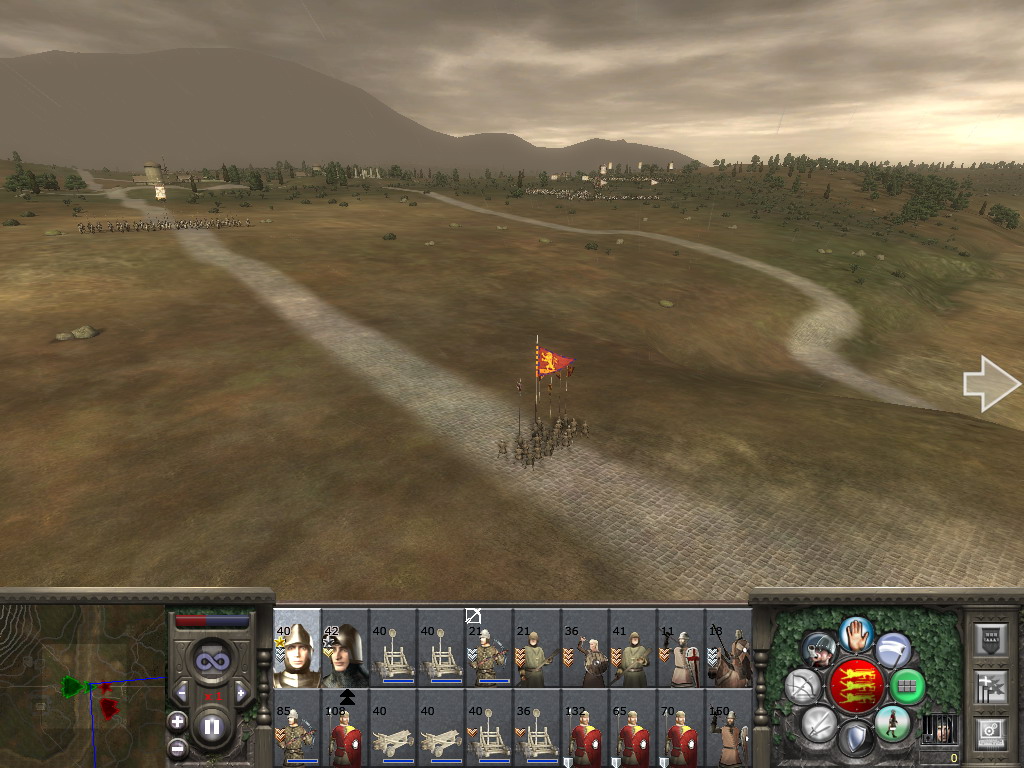Toggle fire at will bow button
This screenshot has width=1024, height=768.
coord(803,686)
